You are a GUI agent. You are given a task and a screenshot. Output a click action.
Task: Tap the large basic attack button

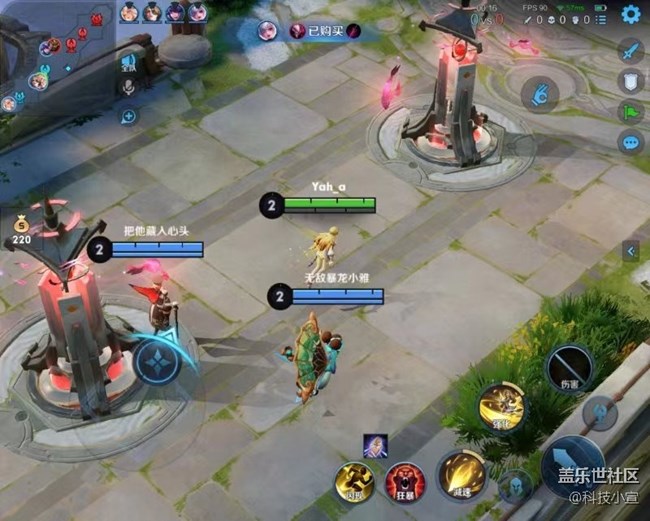pos(573,466)
